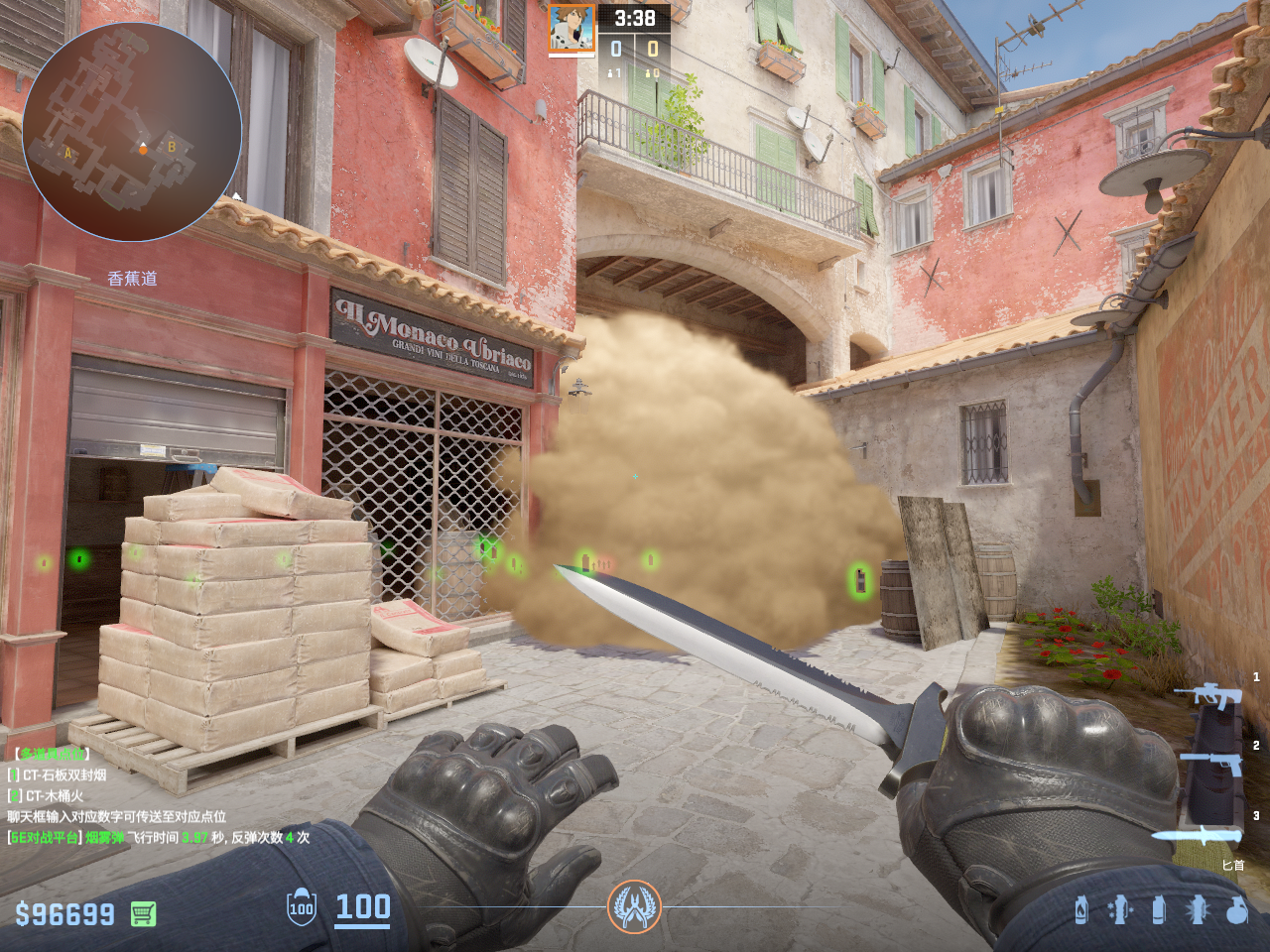Click the orange team emblem at bottom center
Viewport: 1270px width, 952px height.
634,906
